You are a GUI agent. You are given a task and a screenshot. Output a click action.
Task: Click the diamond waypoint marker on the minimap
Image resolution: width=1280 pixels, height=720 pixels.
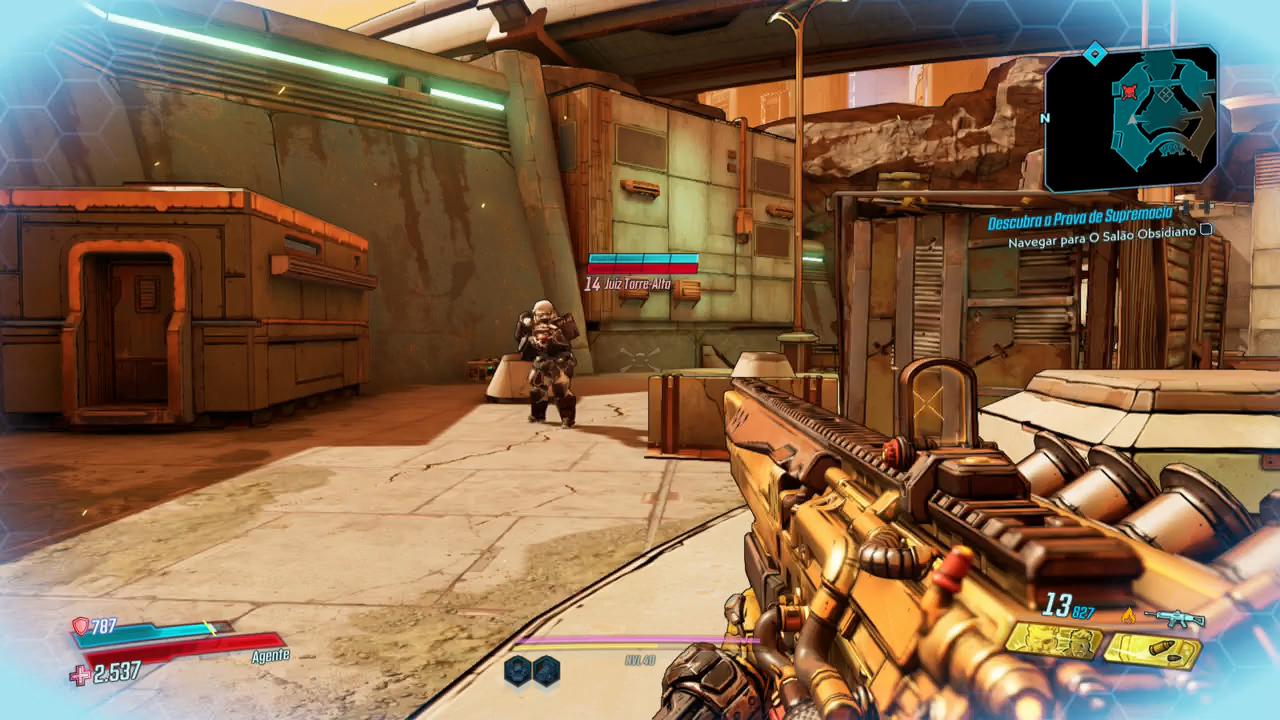coord(1165,94)
